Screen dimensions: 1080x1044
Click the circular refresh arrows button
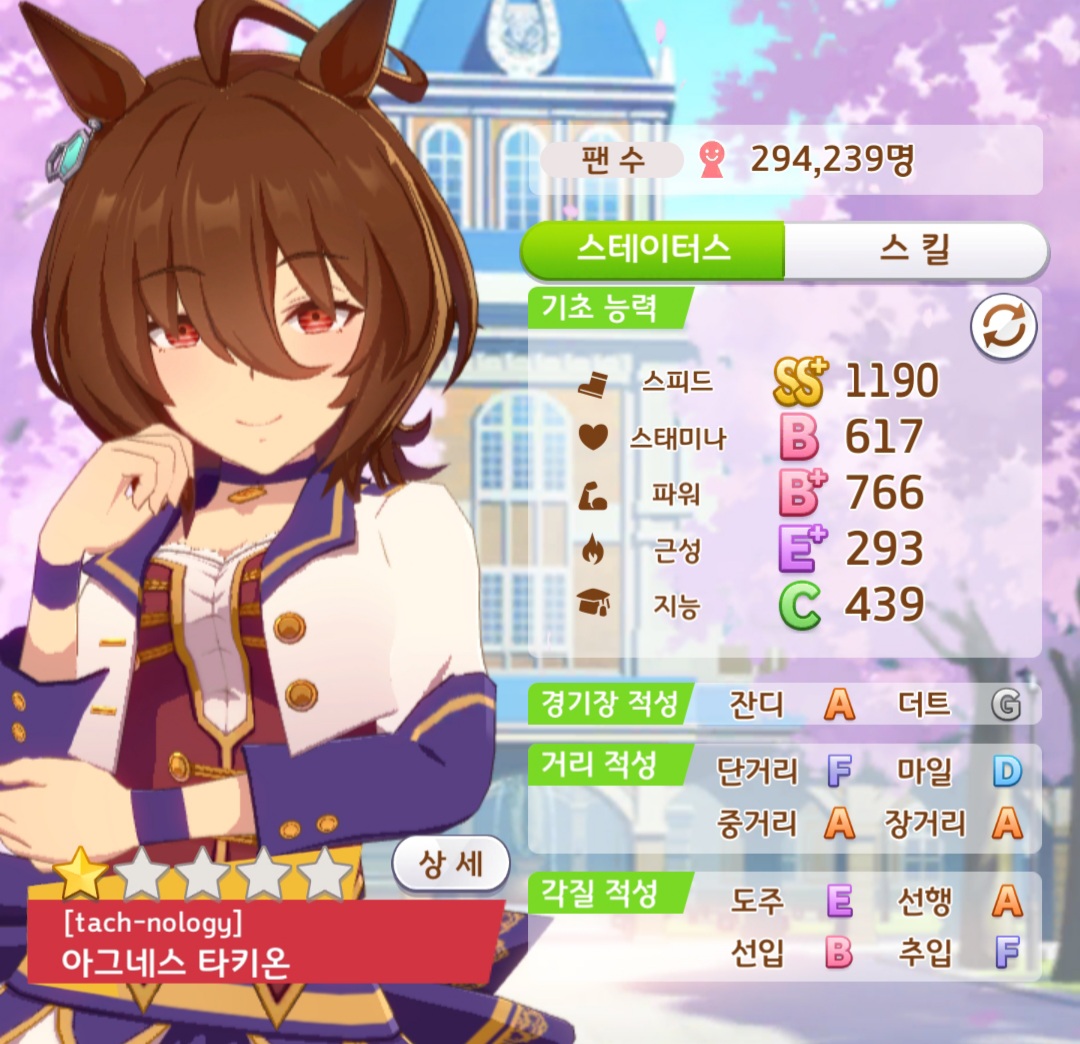tap(1003, 327)
